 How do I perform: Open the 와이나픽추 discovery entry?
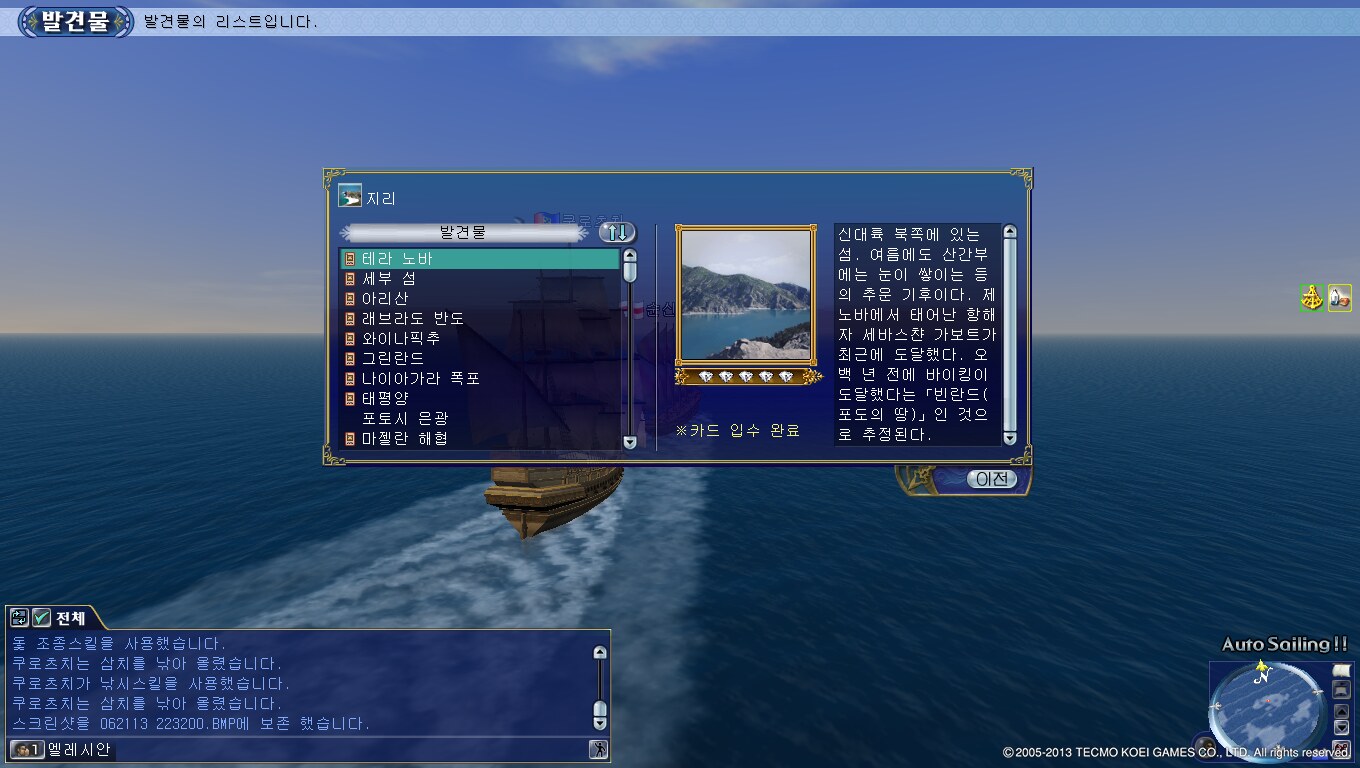tap(400, 338)
